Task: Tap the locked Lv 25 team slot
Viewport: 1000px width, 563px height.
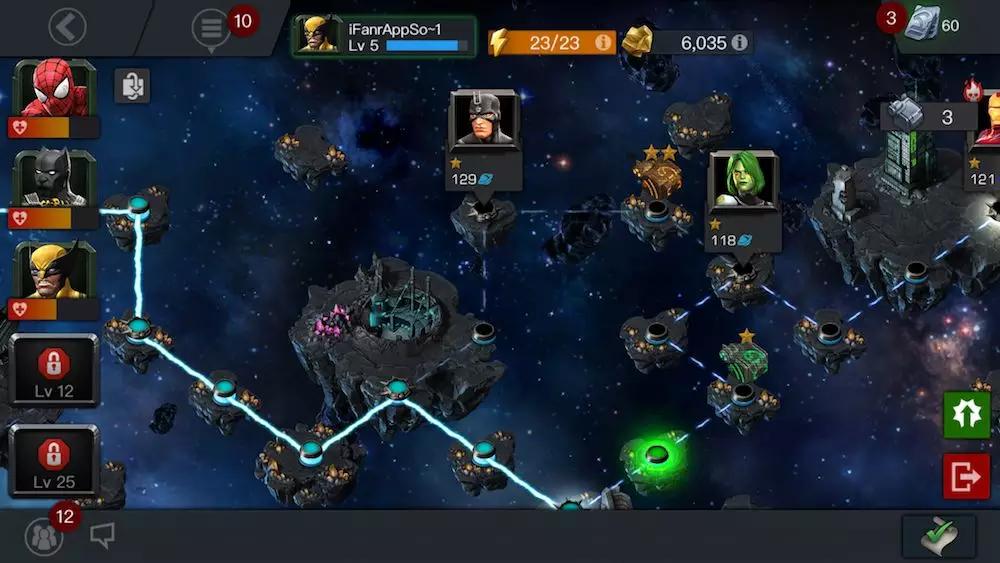Action: (54, 460)
